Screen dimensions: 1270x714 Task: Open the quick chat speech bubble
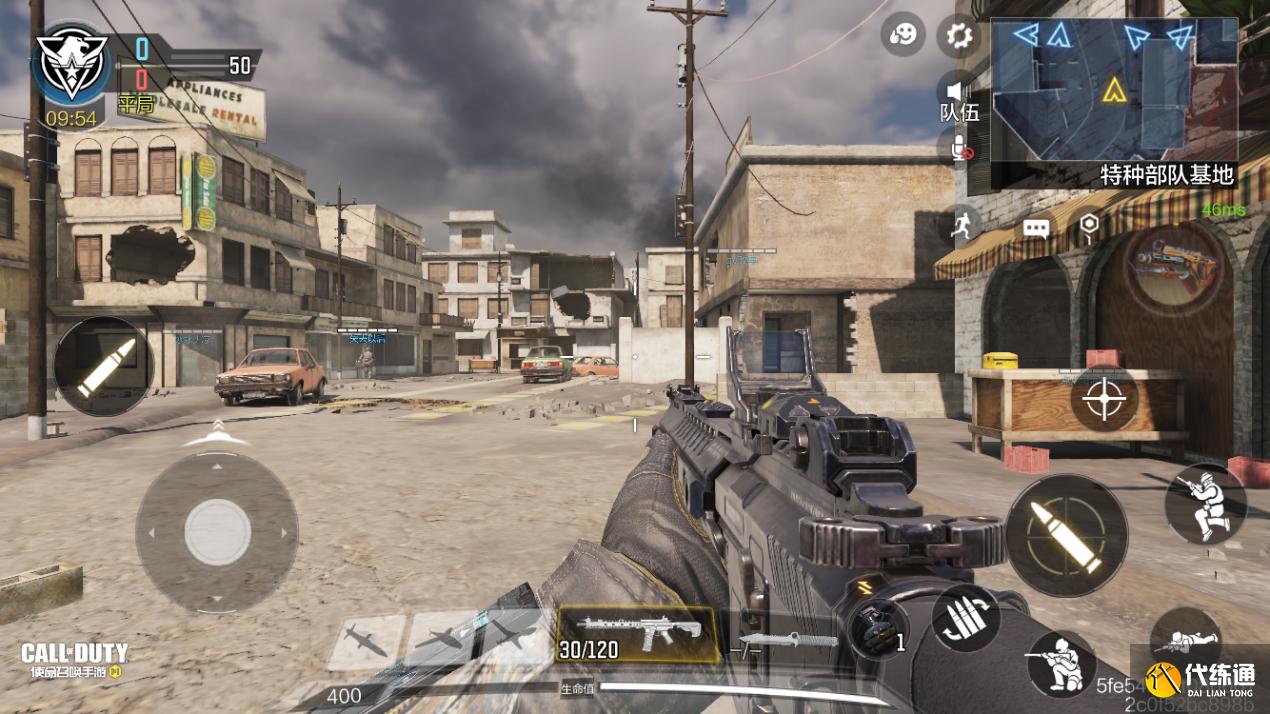pos(1036,229)
